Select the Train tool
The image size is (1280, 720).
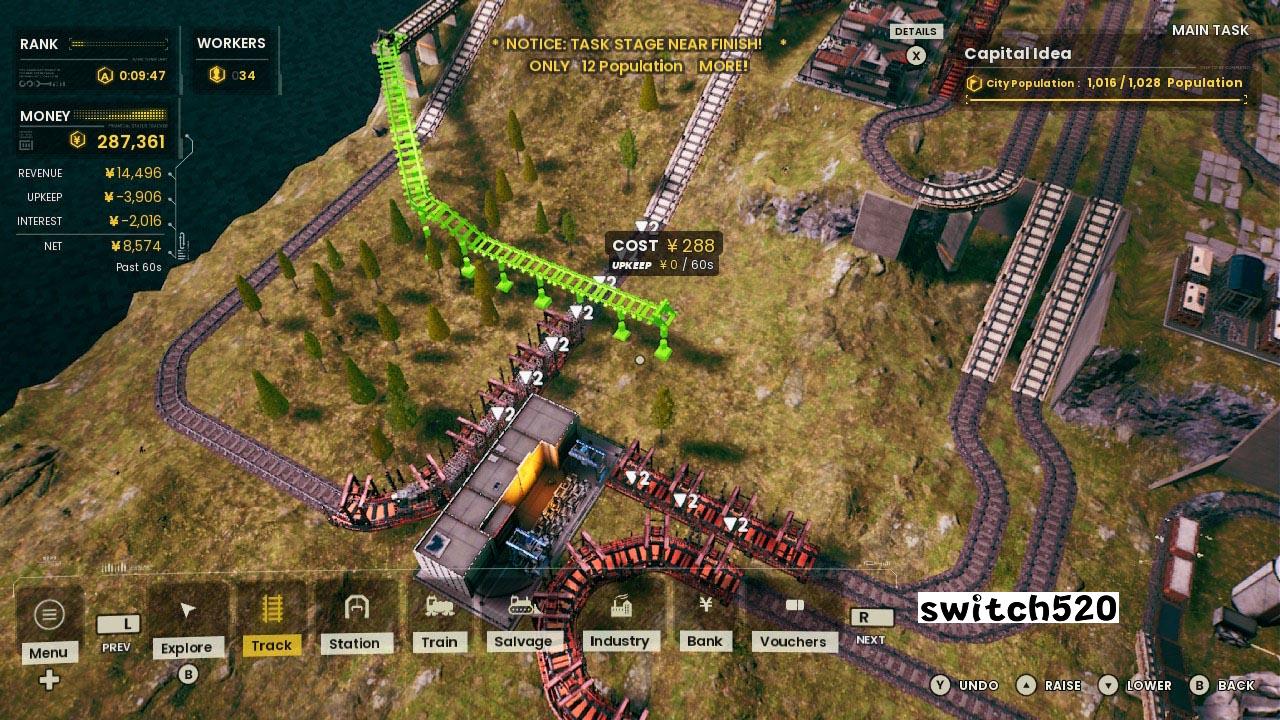click(x=439, y=618)
